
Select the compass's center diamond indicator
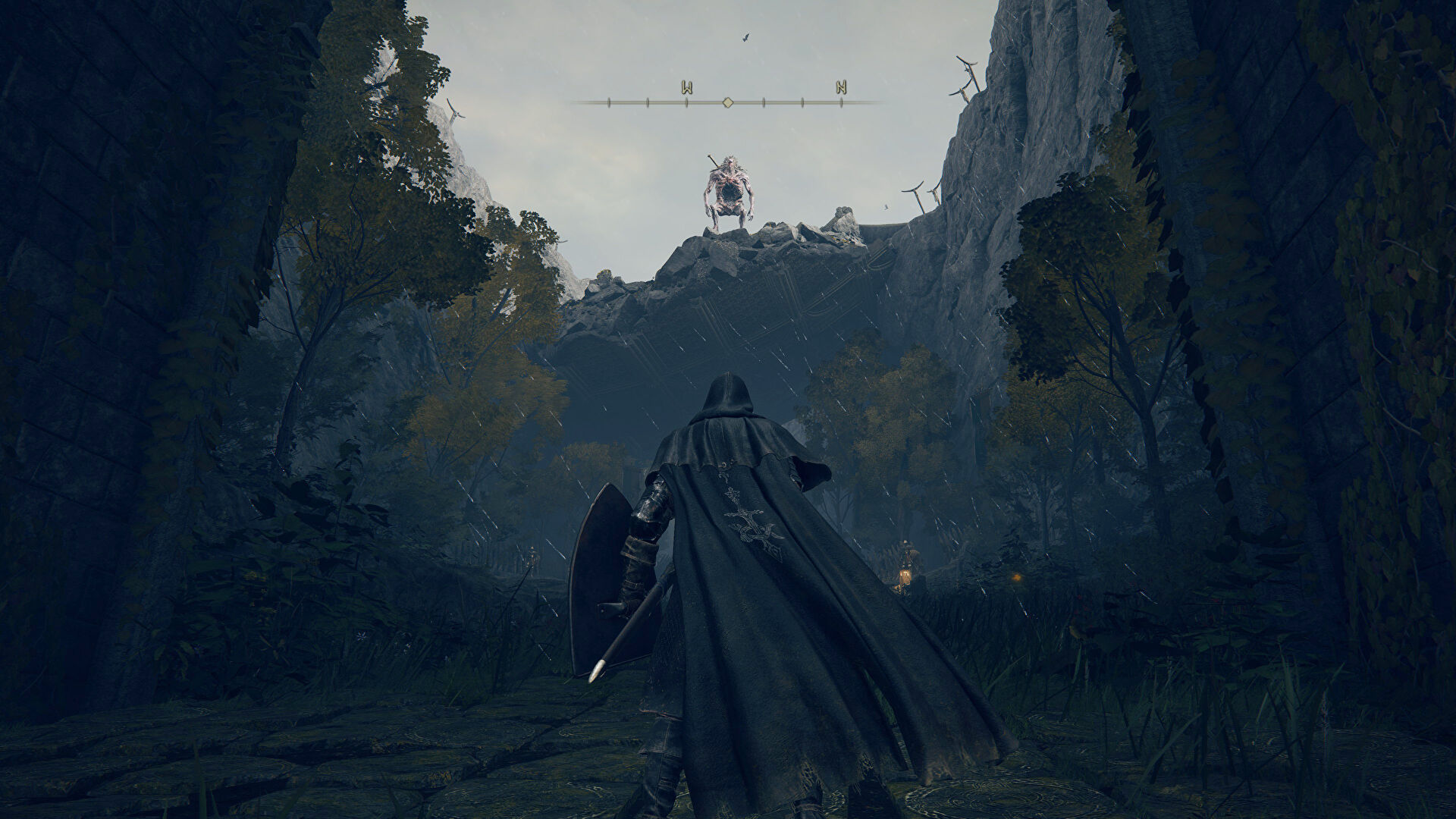click(727, 102)
